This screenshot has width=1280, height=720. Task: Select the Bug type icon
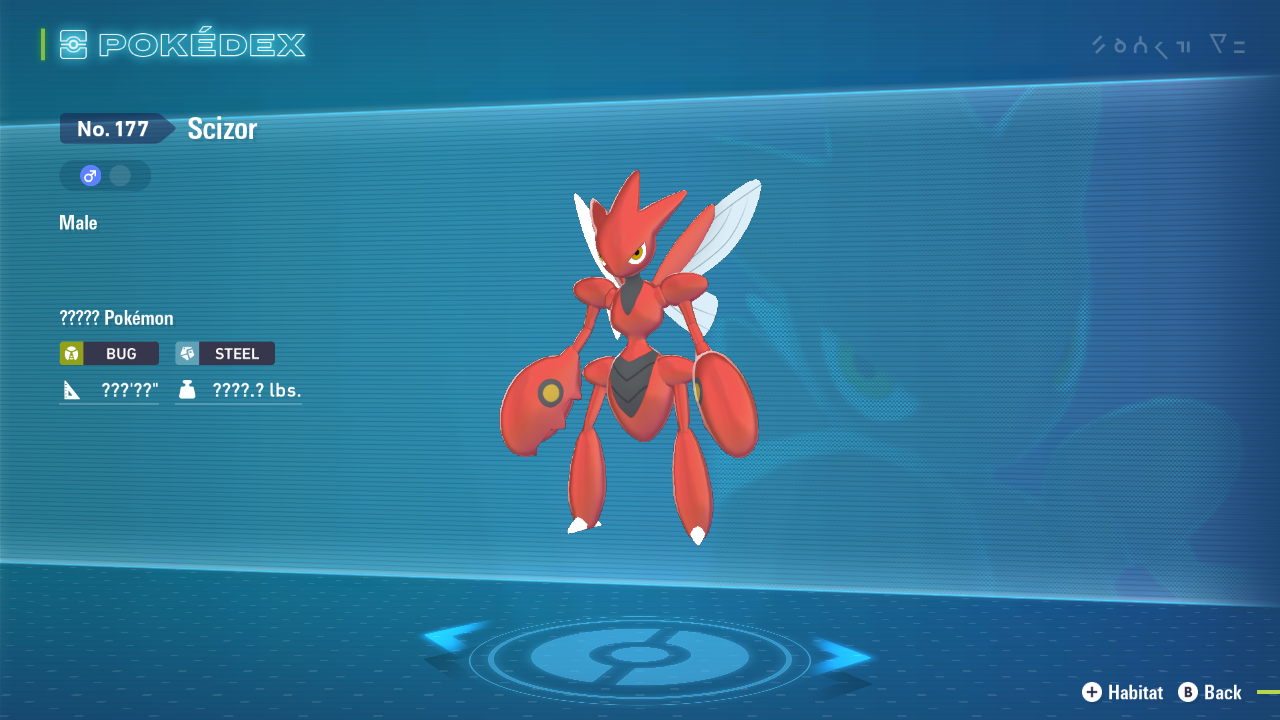(x=72, y=353)
